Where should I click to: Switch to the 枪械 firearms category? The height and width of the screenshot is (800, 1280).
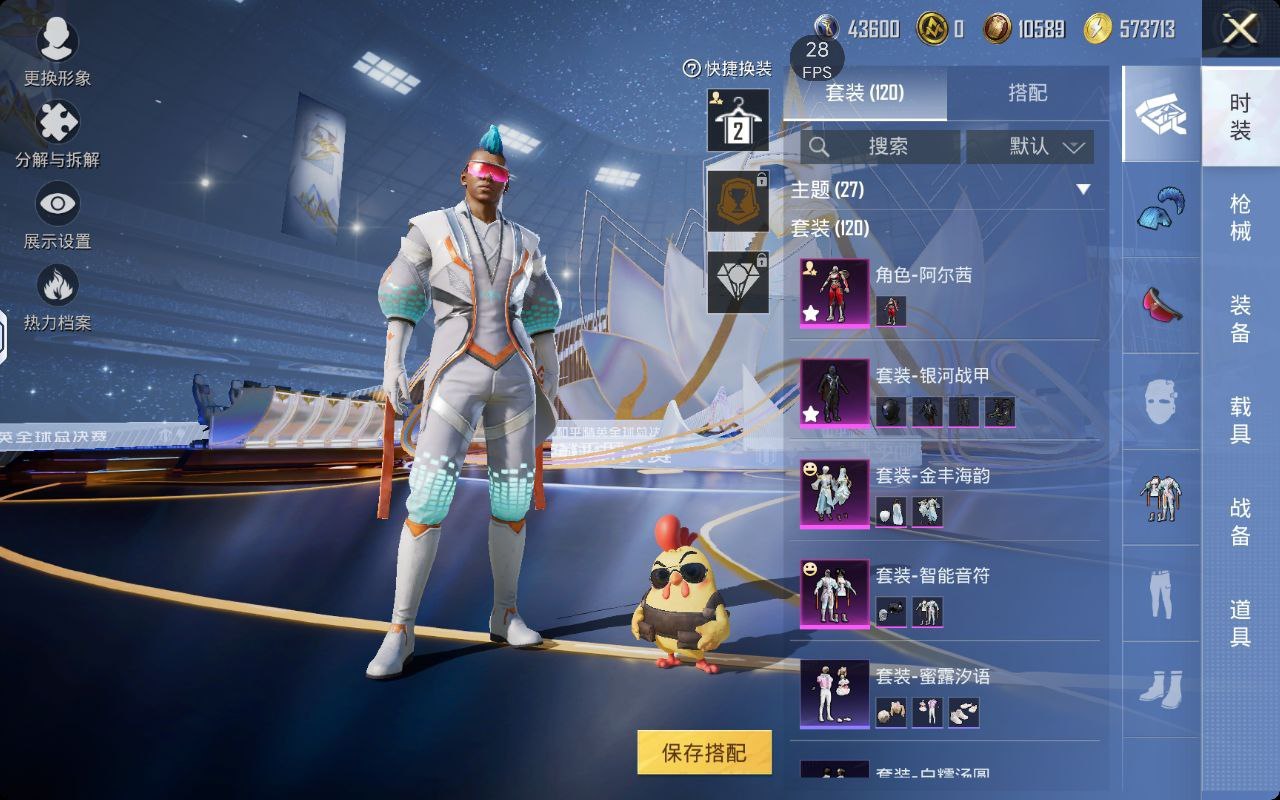click(x=1240, y=217)
